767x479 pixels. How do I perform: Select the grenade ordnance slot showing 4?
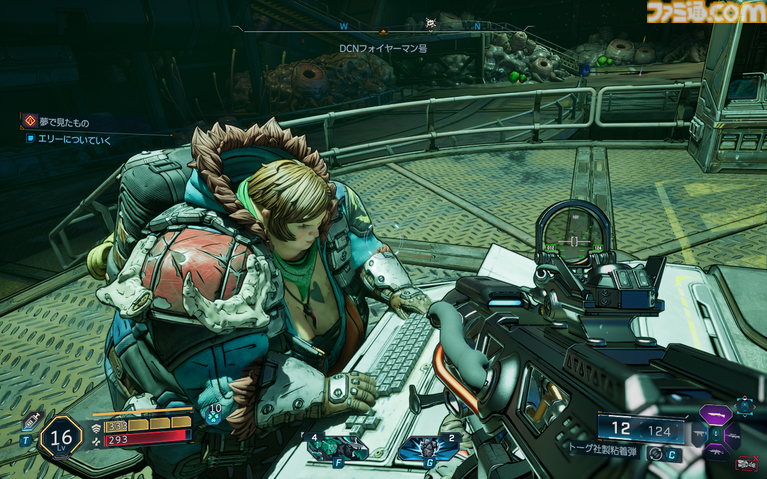(x=335, y=449)
